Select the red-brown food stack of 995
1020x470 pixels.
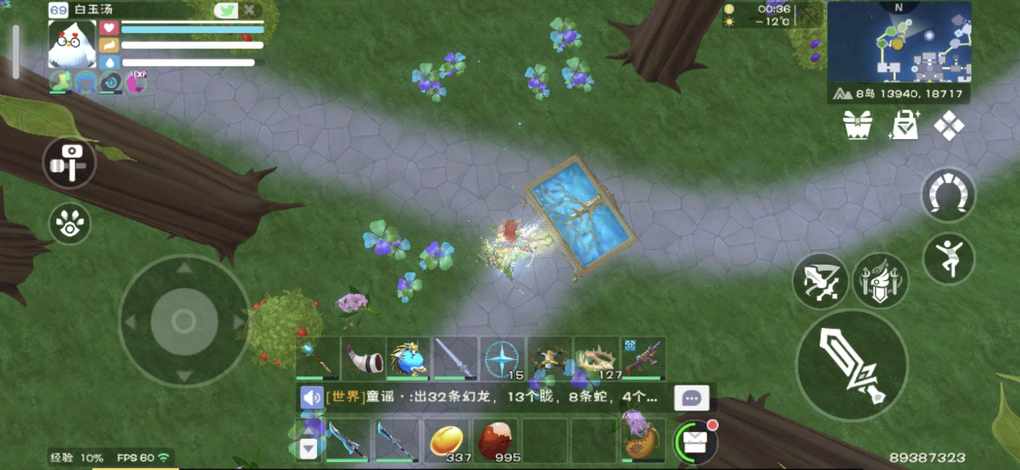495,439
